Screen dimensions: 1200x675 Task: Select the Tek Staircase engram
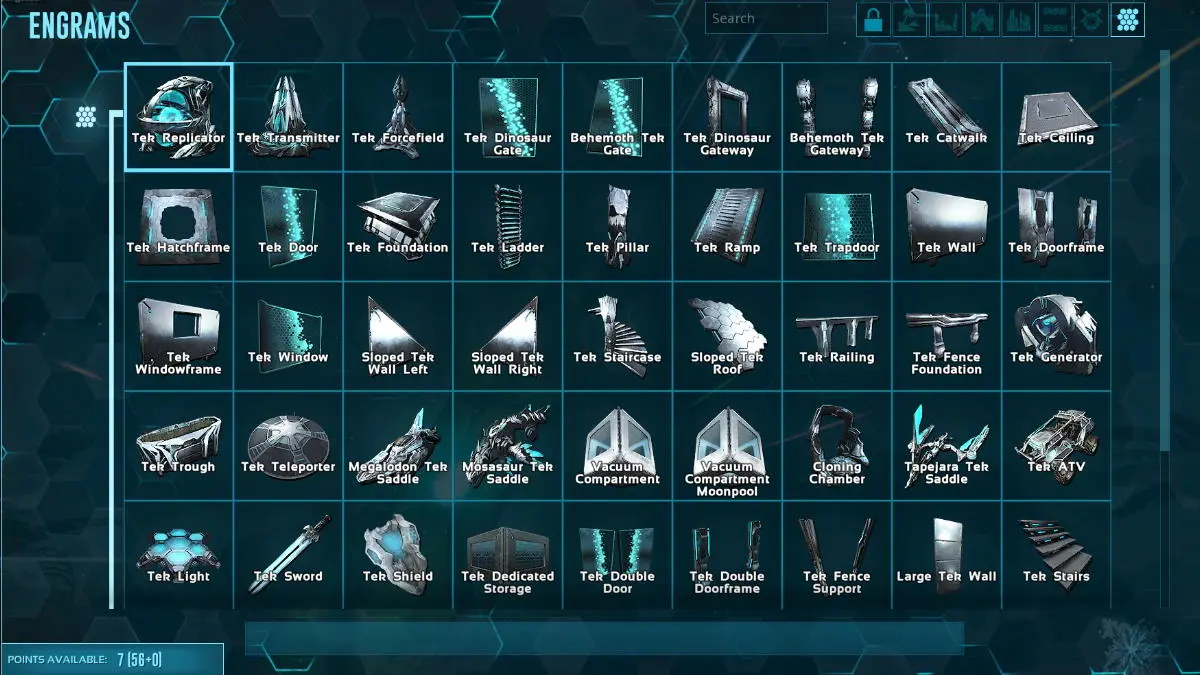point(617,336)
